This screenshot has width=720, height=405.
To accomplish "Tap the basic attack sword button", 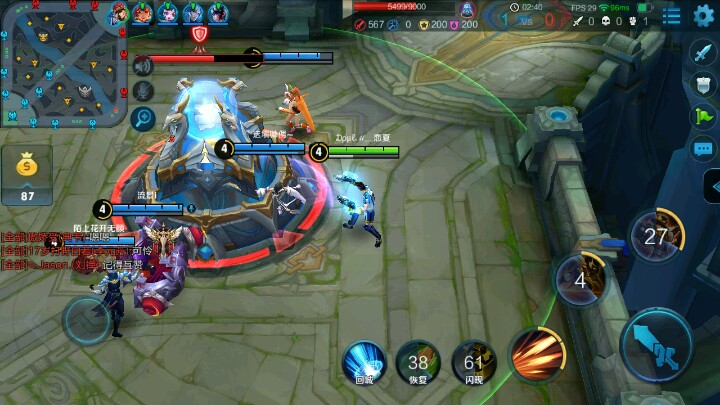I will click(655, 343).
